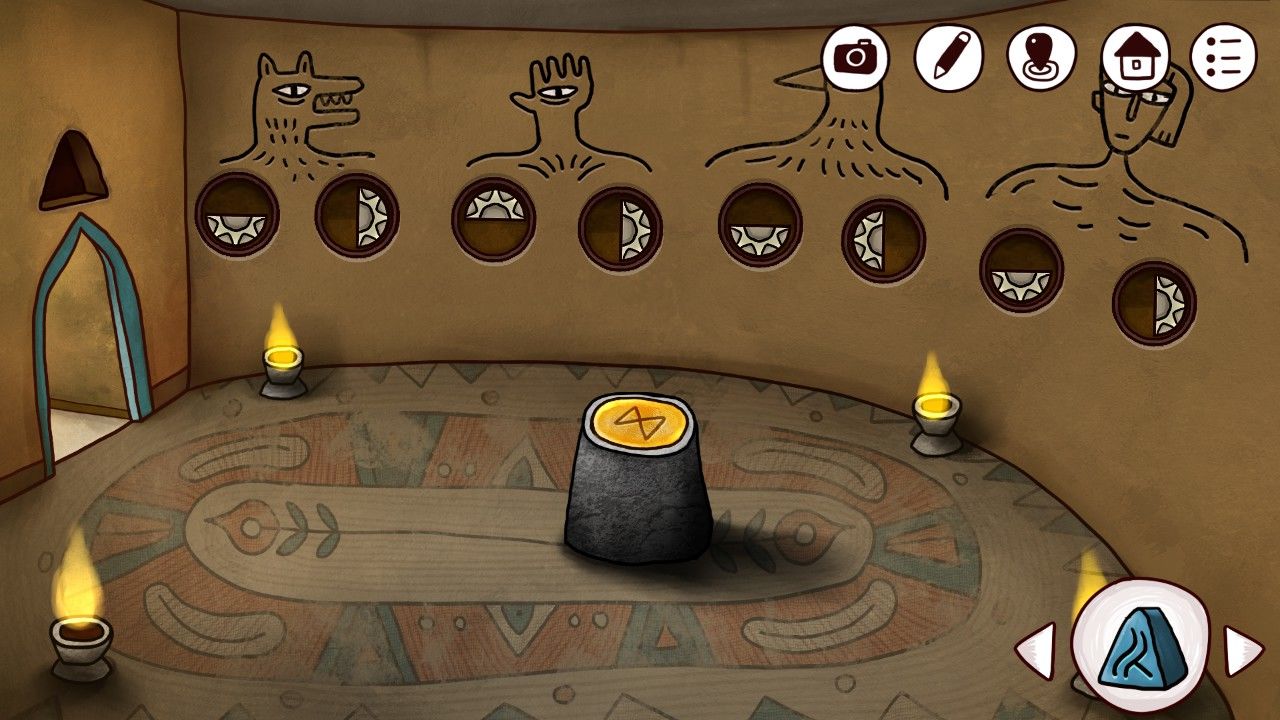1280x720 pixels.
Task: Show the next inventory item
Action: [1244, 651]
